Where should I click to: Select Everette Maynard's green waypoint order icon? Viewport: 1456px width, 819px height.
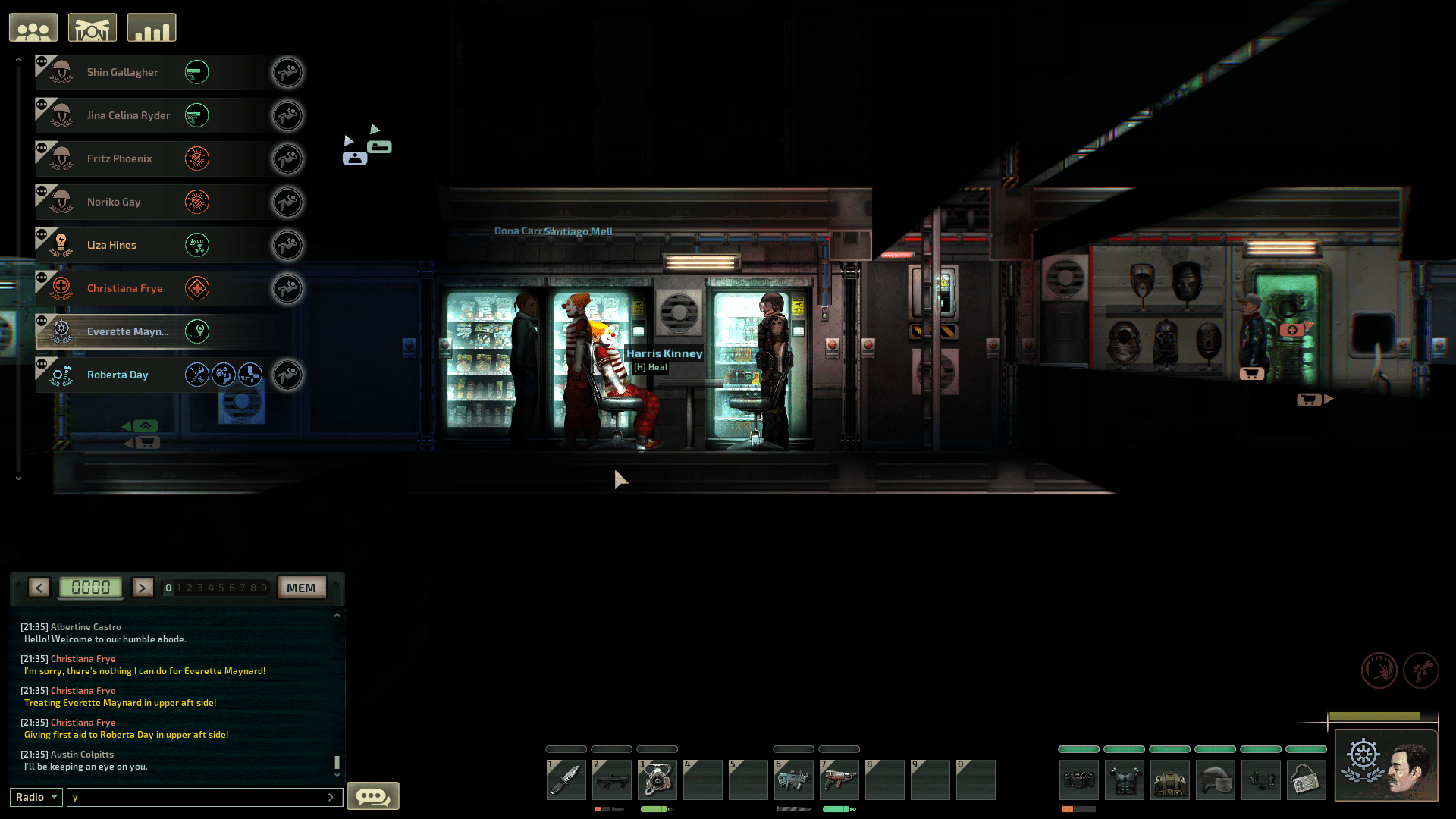[197, 331]
